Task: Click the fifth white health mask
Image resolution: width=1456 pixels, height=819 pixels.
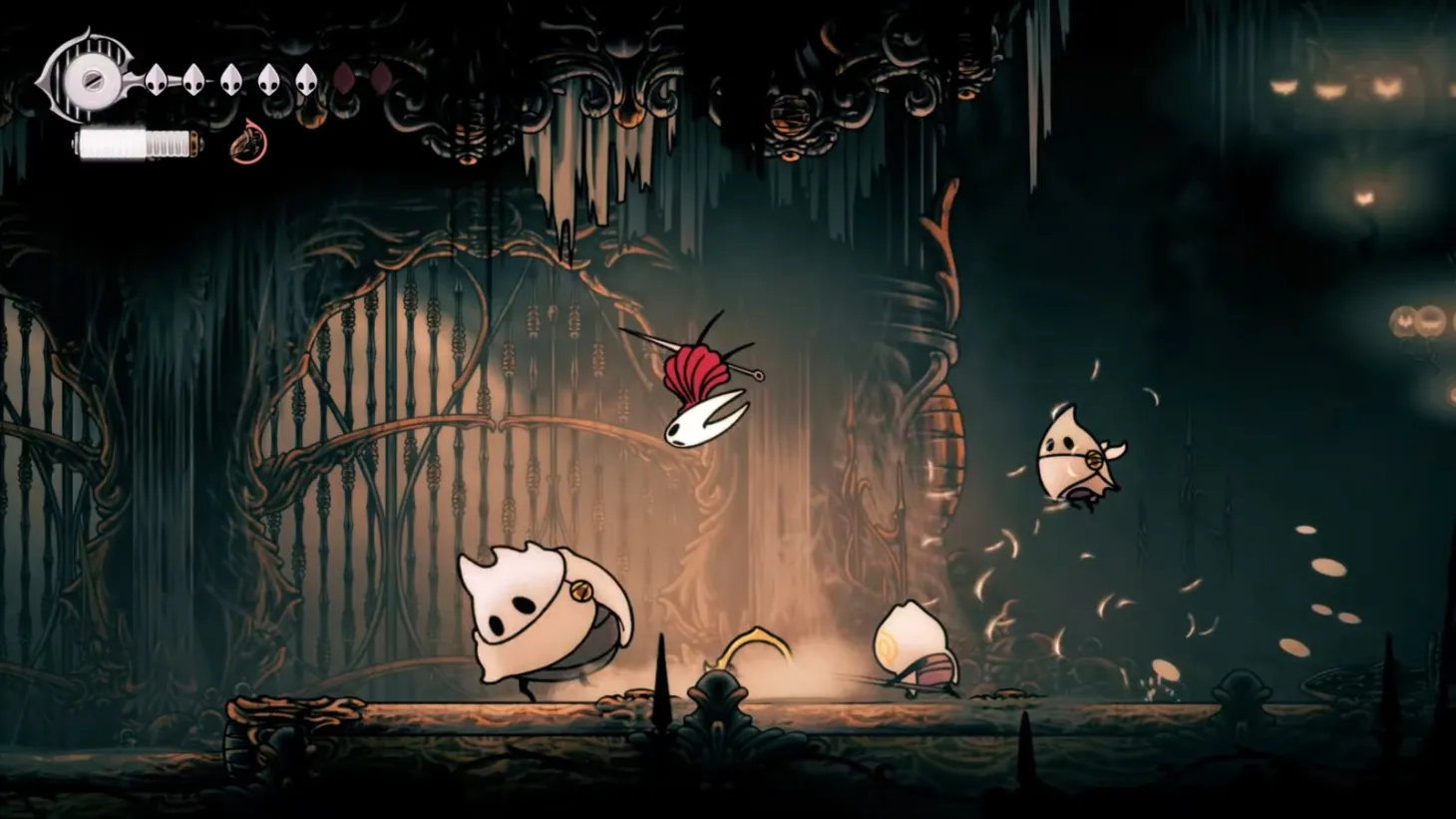Action: [x=306, y=82]
